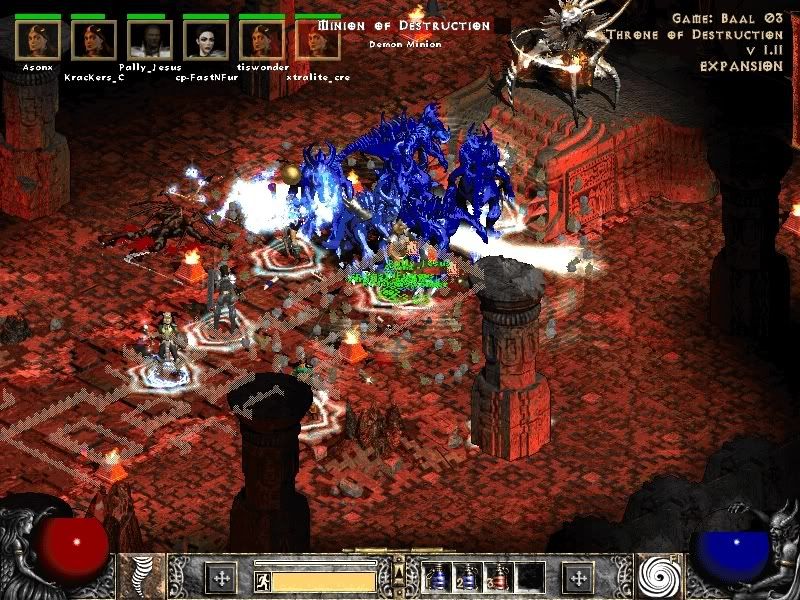Click the KracKers_C party portrait
The width and height of the screenshot is (800, 600).
coord(93,40)
